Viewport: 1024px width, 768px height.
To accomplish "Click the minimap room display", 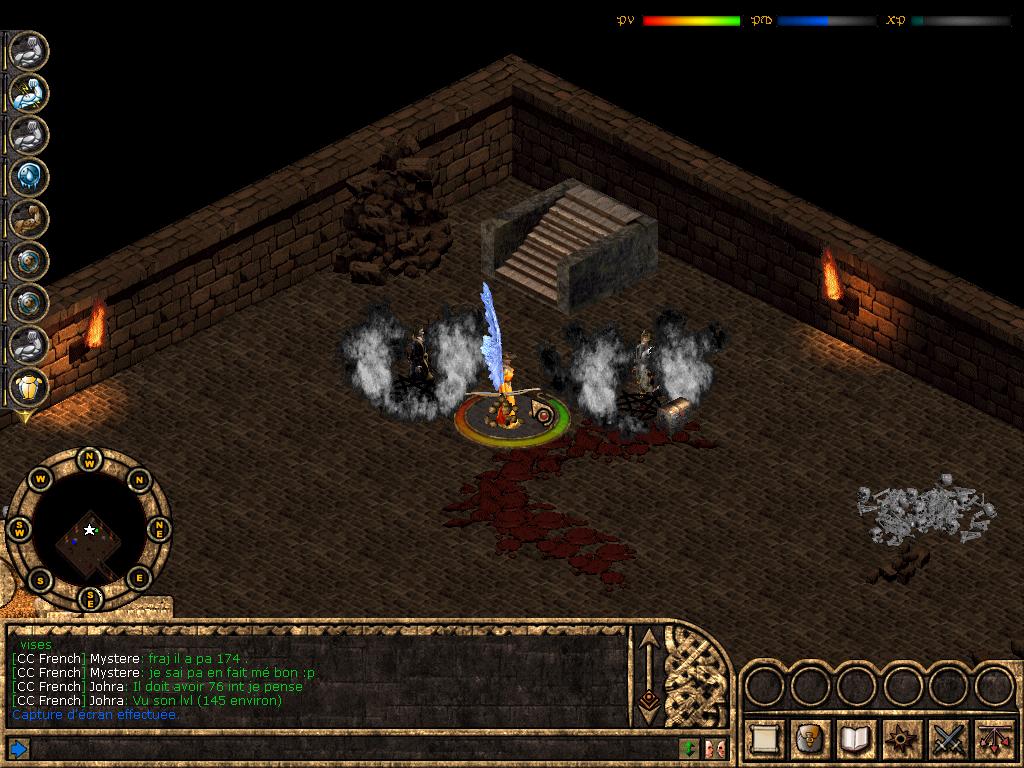I will tap(90, 532).
